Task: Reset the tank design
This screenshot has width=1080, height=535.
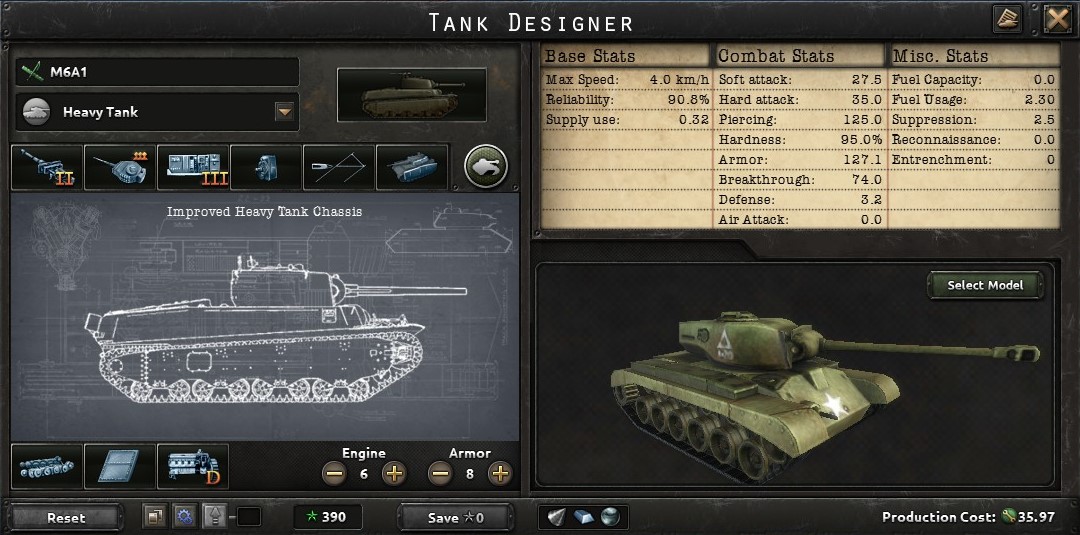Action: point(66,517)
